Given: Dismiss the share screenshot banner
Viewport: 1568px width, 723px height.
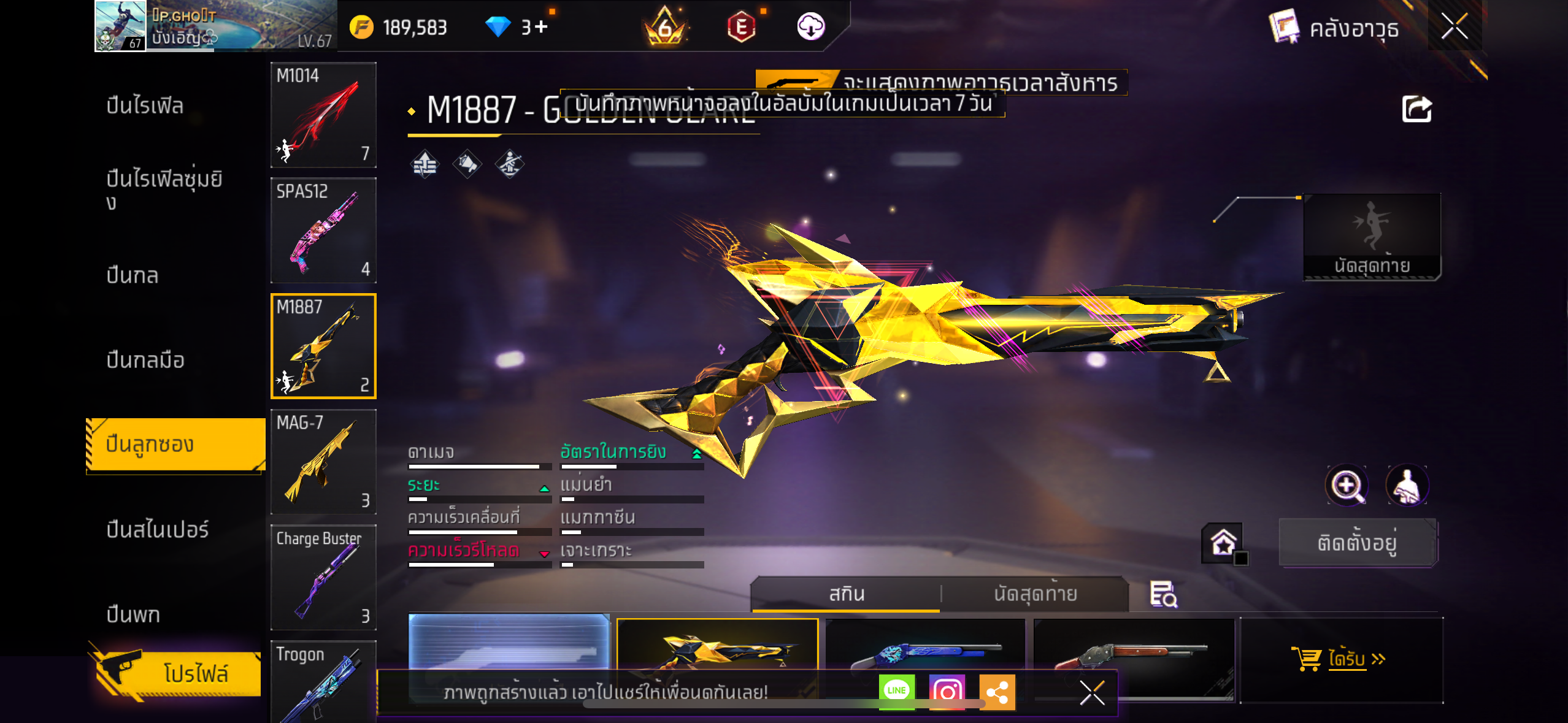Looking at the screenshot, I should (1092, 693).
